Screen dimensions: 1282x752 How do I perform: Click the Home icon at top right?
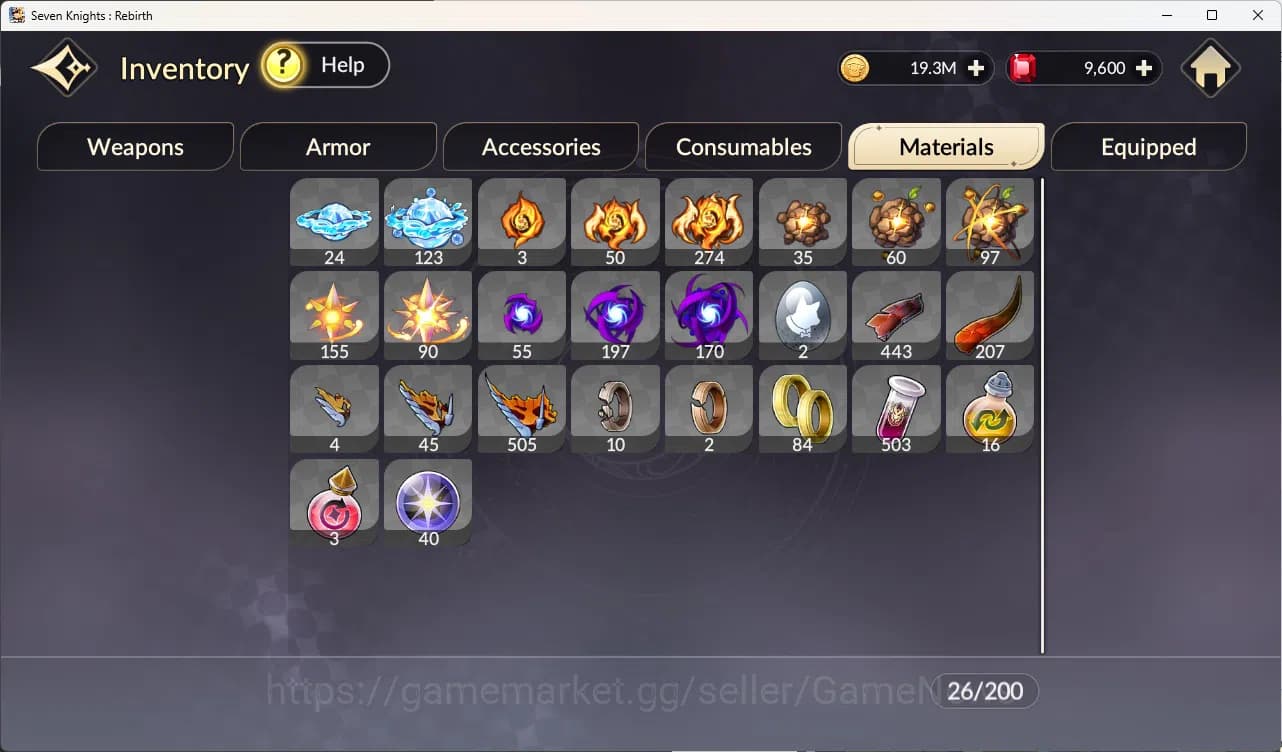(1210, 67)
